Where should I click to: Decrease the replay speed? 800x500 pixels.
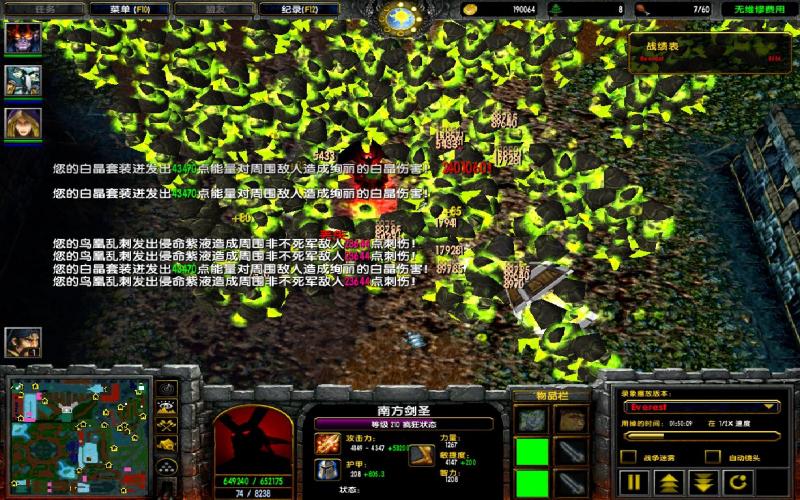pyautogui.click(x=702, y=482)
